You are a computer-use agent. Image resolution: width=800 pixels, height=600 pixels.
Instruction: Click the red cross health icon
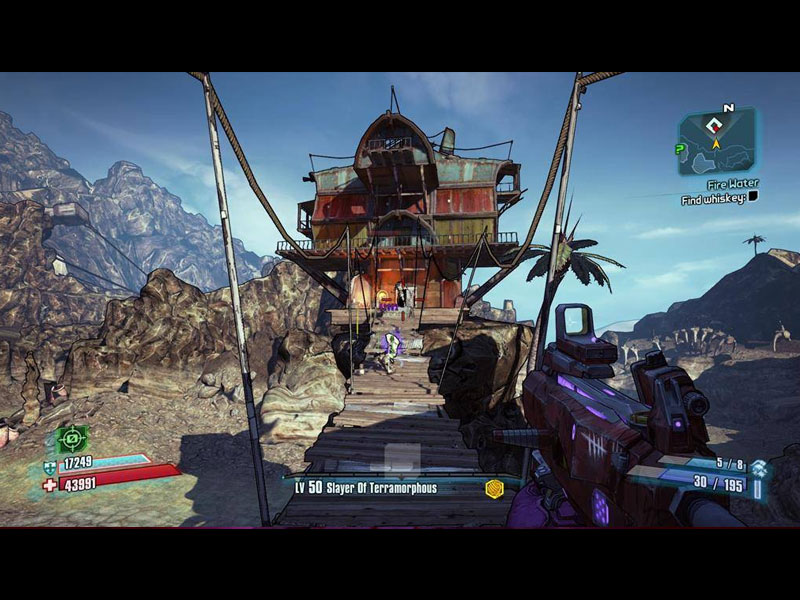tap(50, 484)
